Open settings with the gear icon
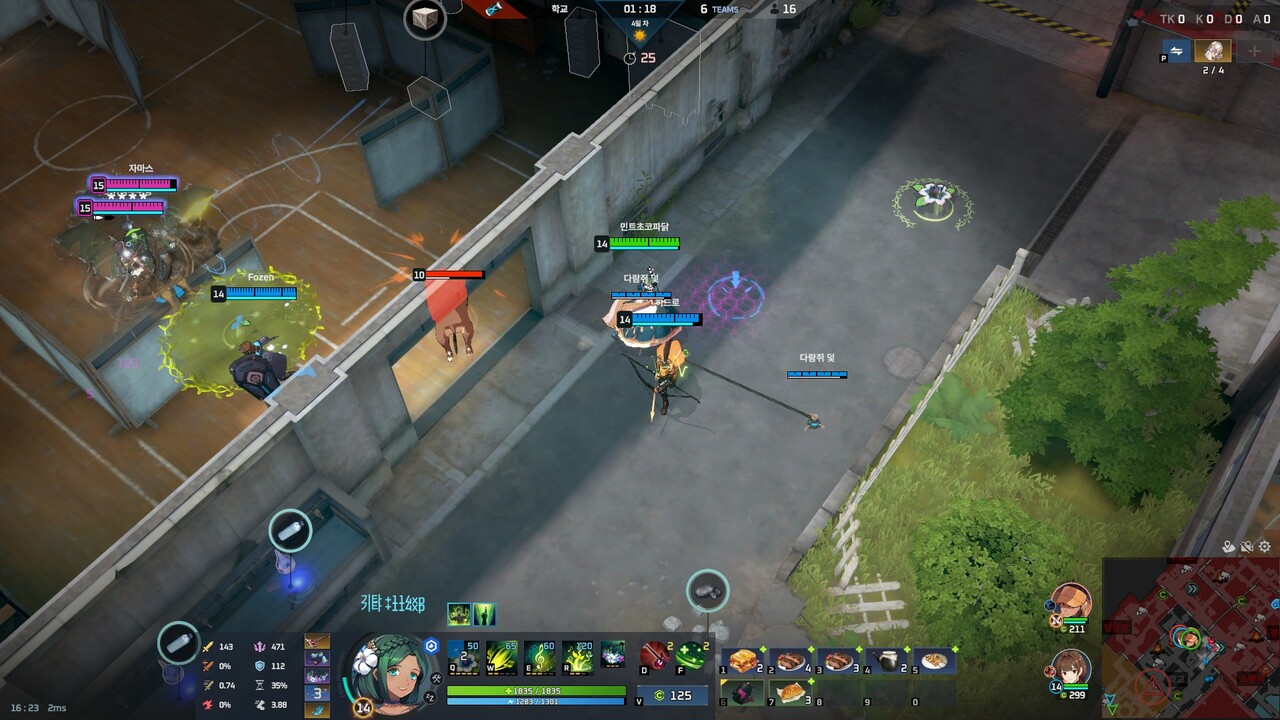Image resolution: width=1280 pixels, height=720 pixels. click(1265, 547)
